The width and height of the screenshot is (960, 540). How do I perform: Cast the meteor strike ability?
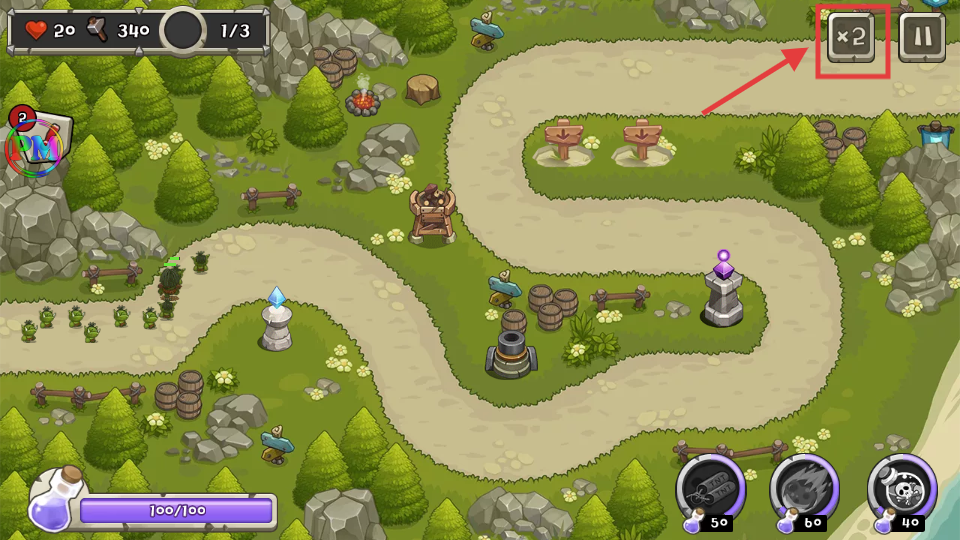804,488
